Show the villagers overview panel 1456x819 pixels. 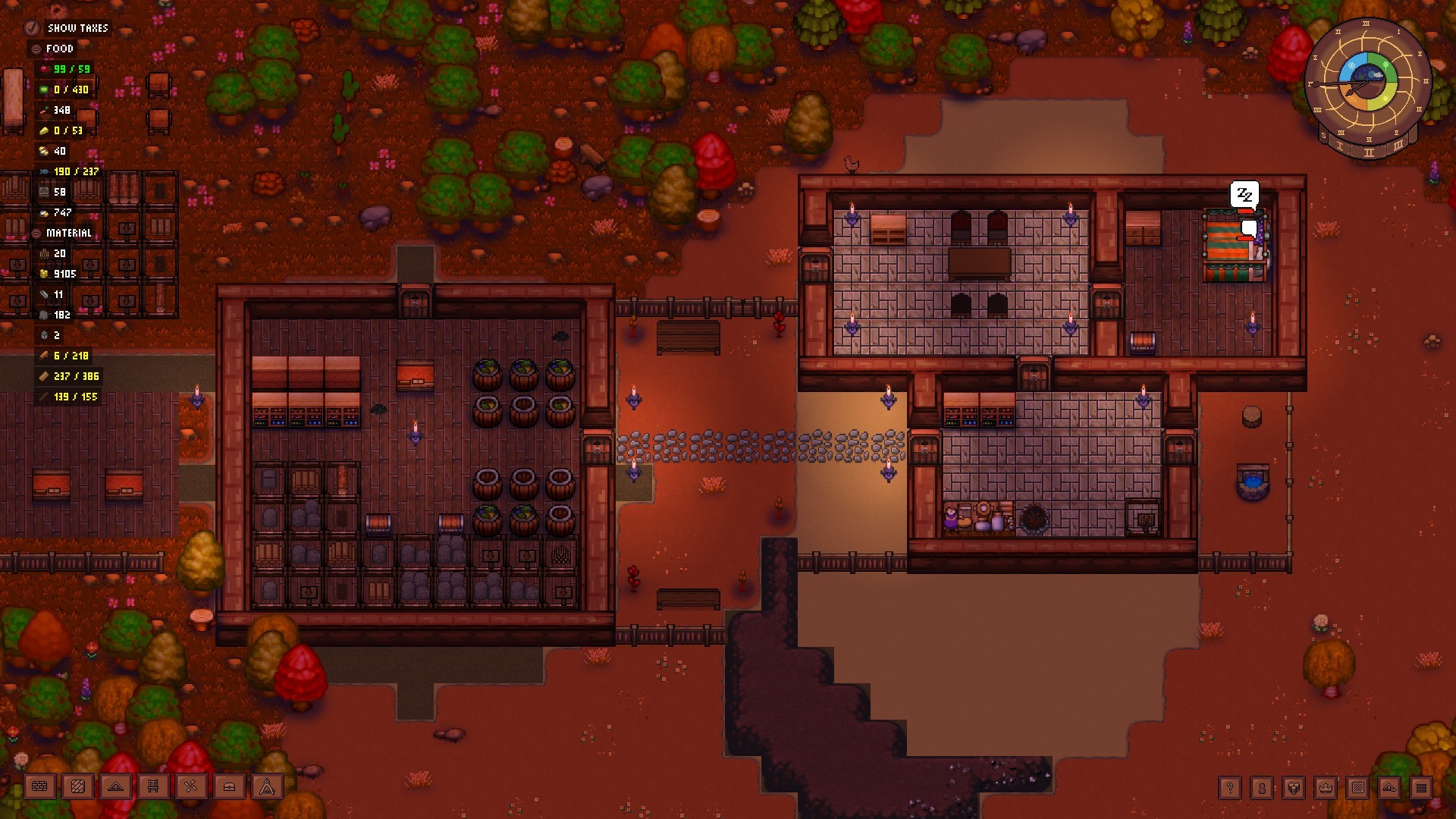[x=1262, y=788]
